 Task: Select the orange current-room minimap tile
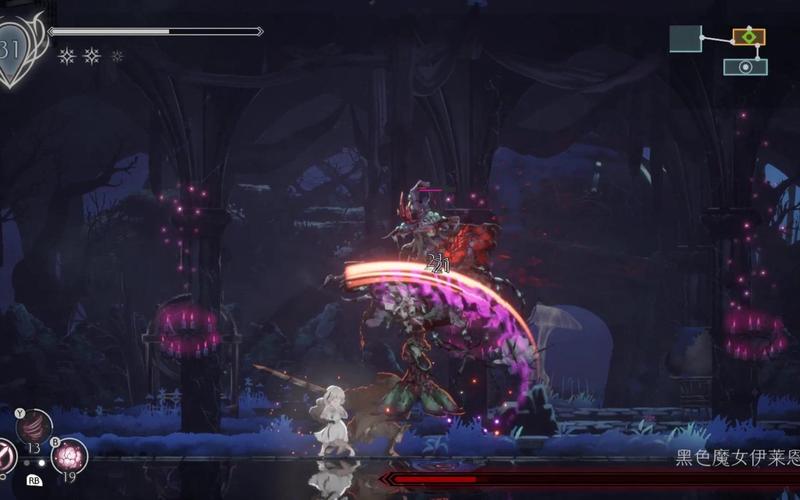[x=748, y=37]
